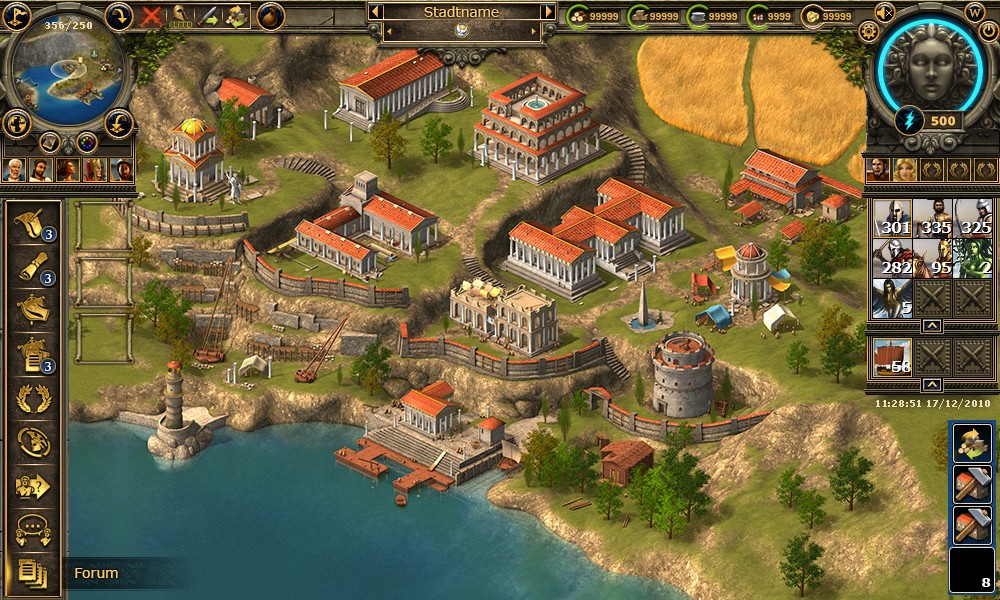
Task: Open the speech bubble chat menu
Action: pos(34,529)
